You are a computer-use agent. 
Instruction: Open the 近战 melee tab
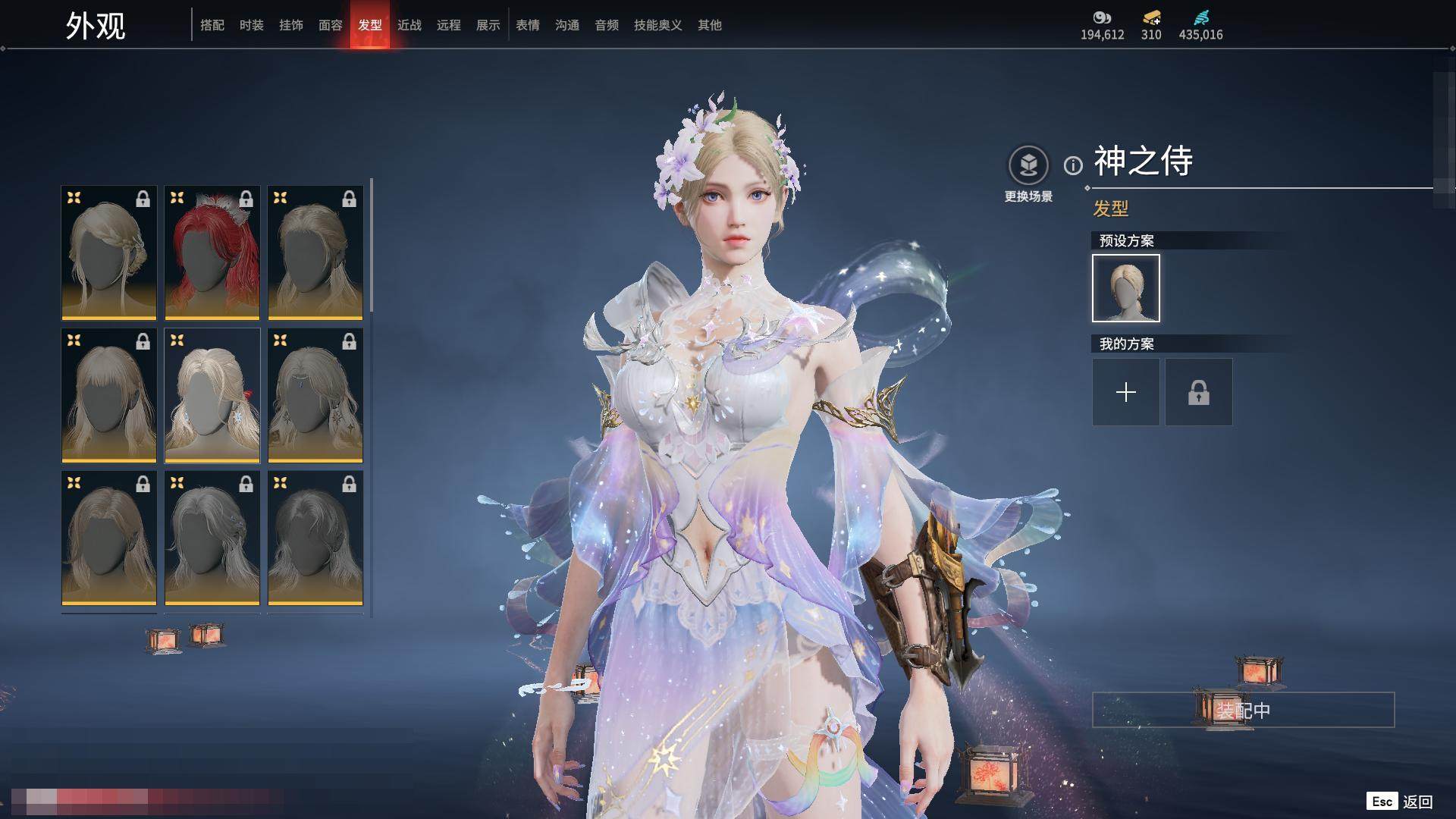pos(409,25)
